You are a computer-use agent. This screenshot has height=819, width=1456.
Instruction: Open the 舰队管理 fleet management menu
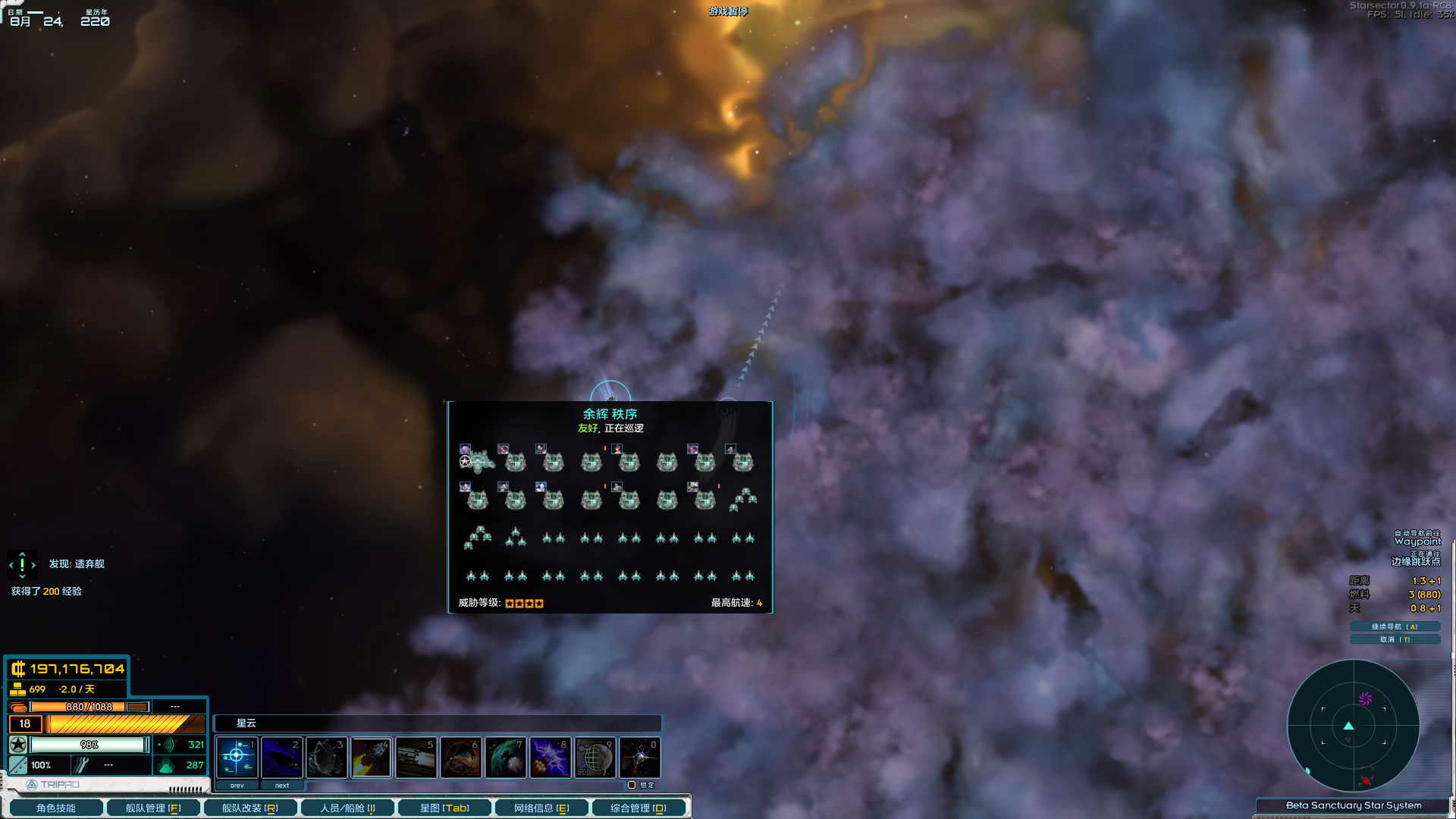(x=153, y=807)
